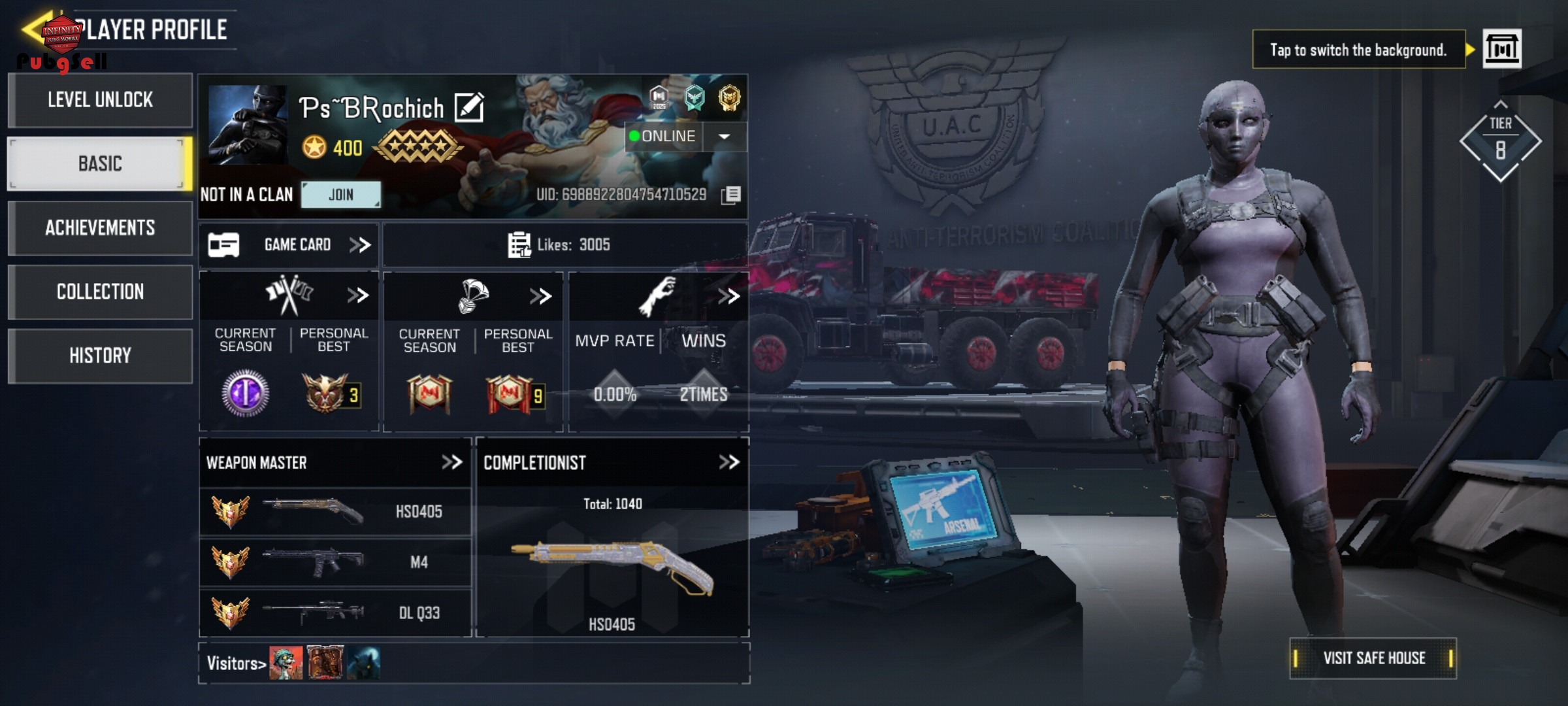Copy the player UID
Screen dimensions: 1568x706
coord(732,195)
